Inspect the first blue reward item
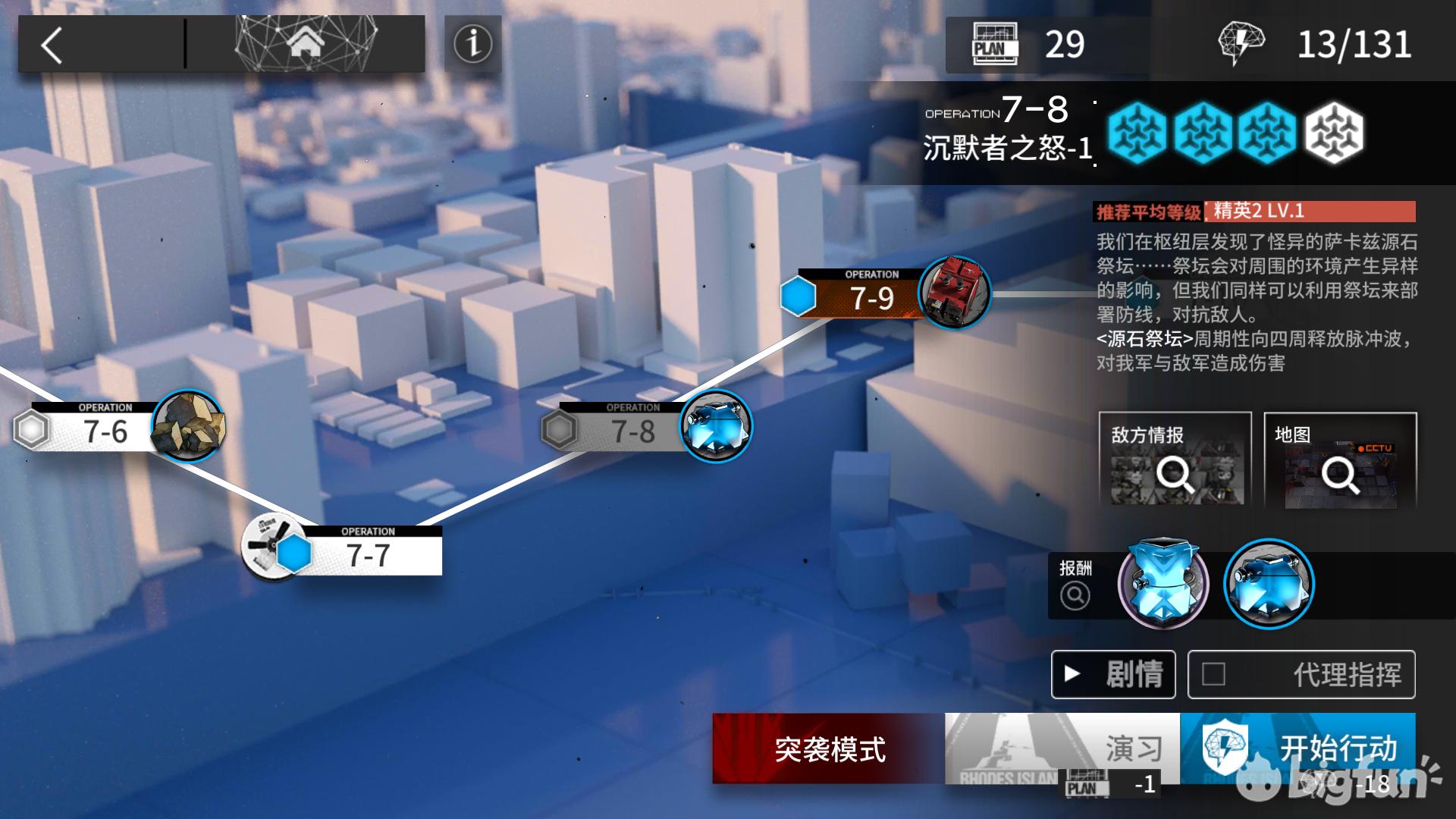The image size is (1456, 819). [x=1163, y=584]
